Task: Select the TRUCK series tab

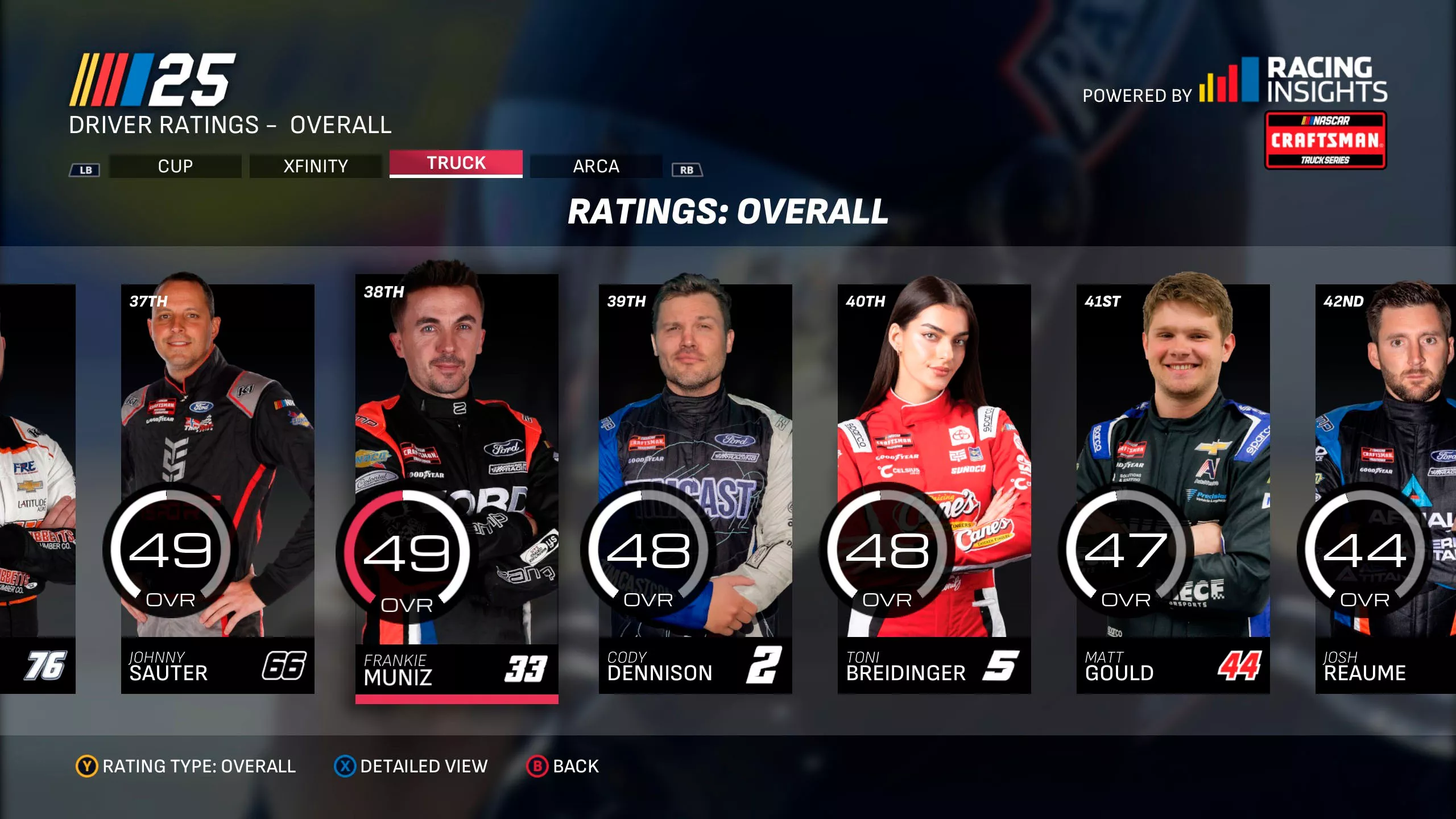Action: pyautogui.click(x=456, y=164)
